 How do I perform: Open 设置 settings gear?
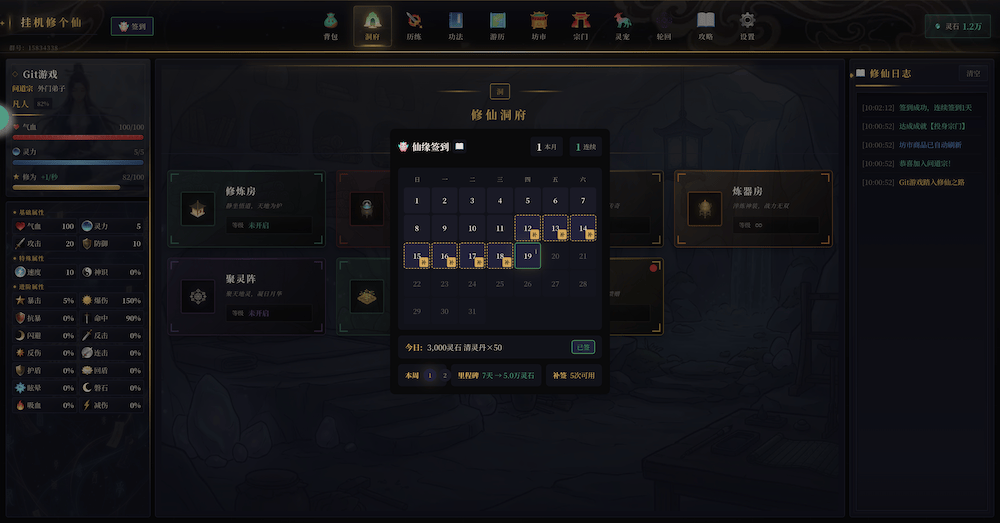747,25
